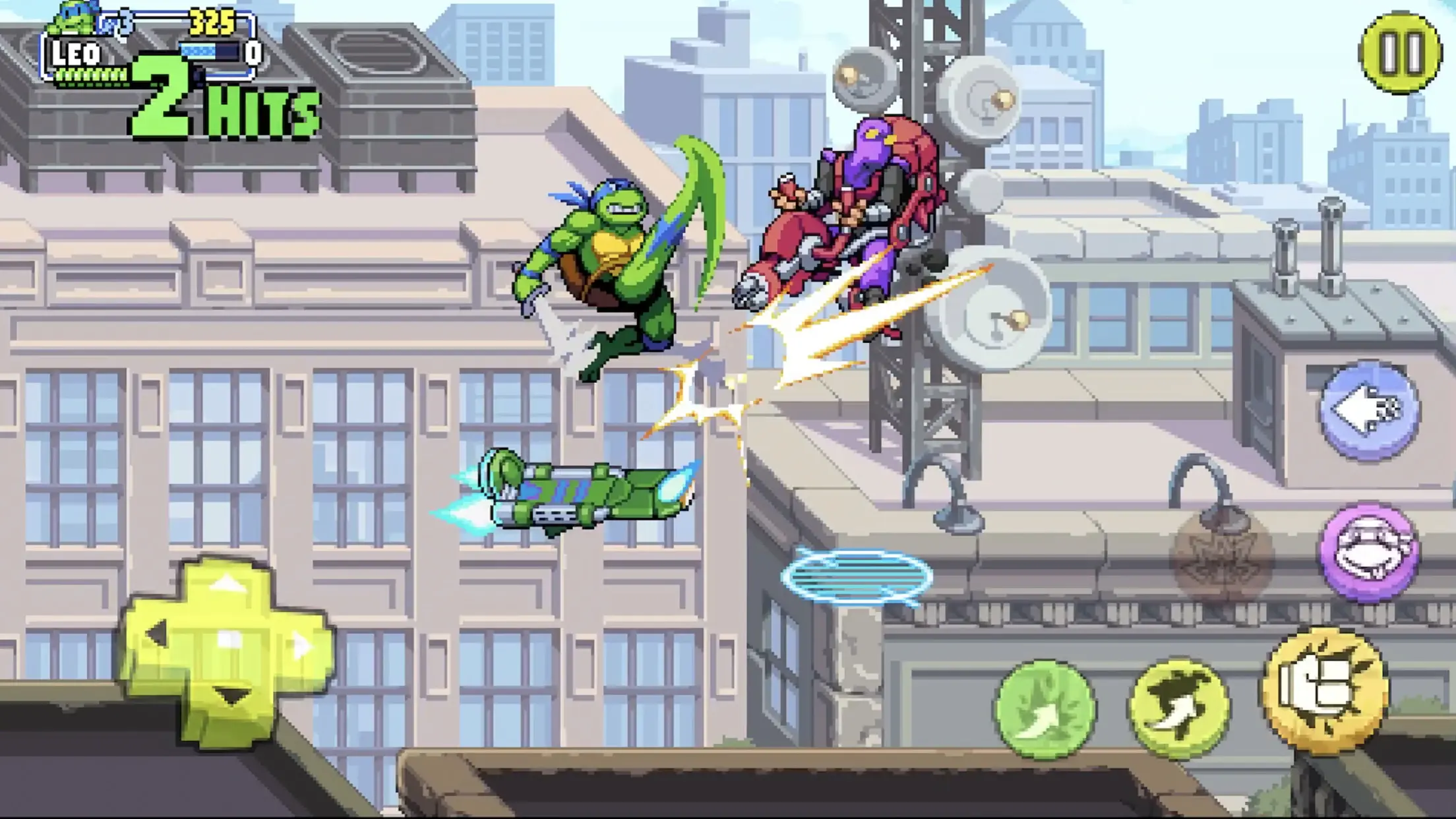
Task: Click Leo's green health bar
Action: [92, 75]
